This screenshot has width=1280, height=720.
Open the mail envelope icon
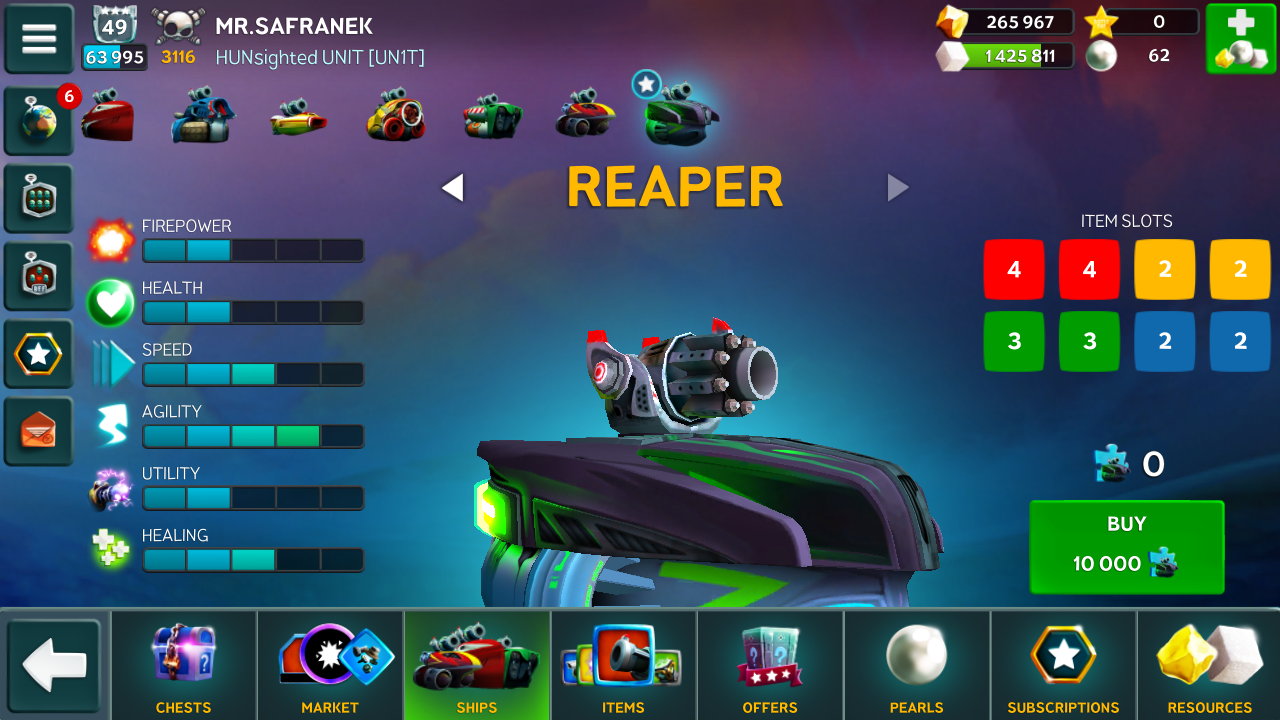tap(39, 431)
